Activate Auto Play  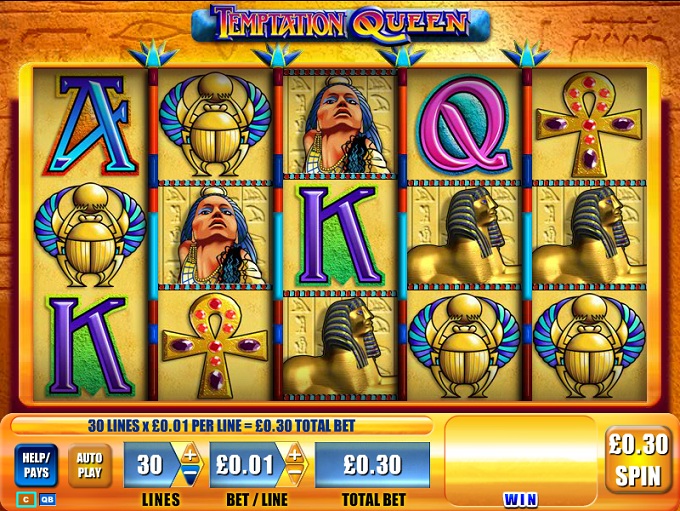coord(89,465)
